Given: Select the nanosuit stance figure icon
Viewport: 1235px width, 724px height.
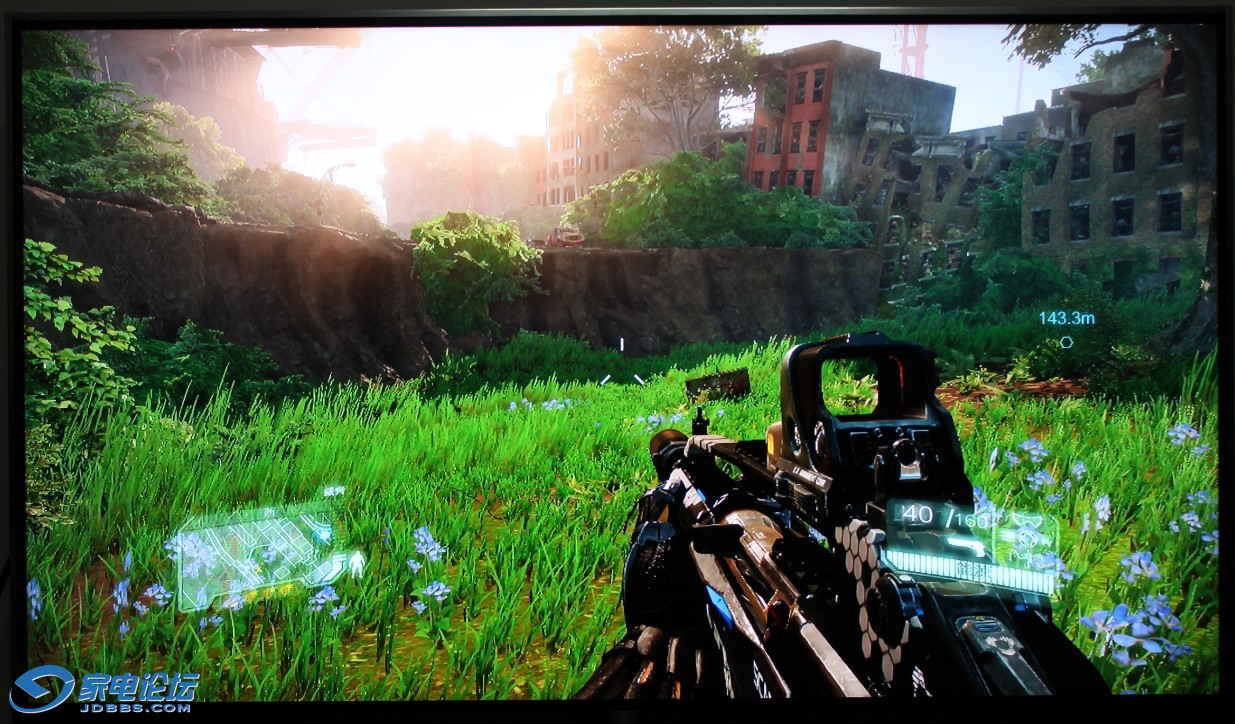Looking at the screenshot, I should click(x=355, y=565).
